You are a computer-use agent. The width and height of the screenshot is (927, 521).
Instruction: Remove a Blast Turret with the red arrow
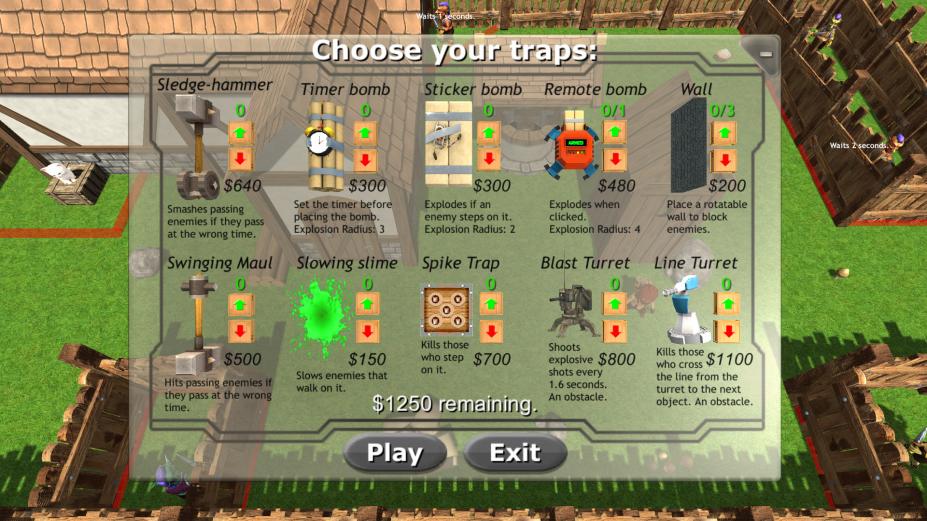tap(615, 331)
